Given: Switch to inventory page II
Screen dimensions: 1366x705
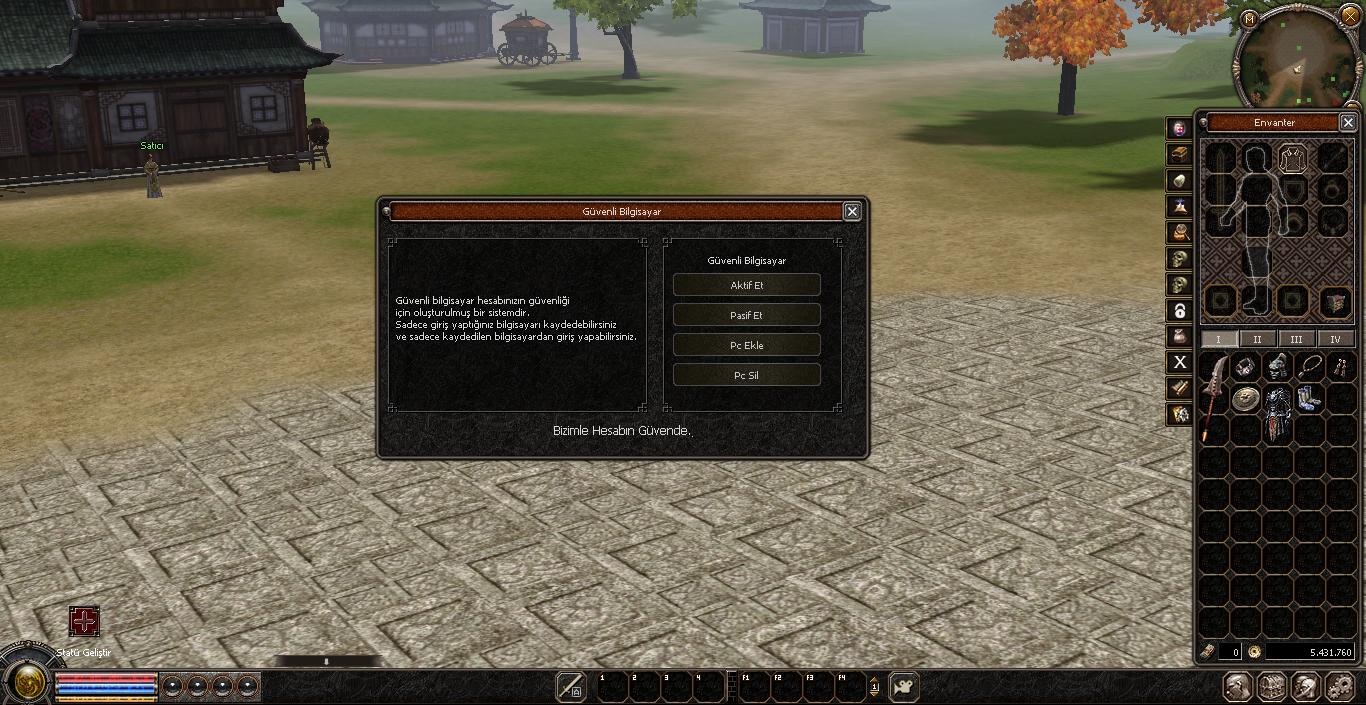Looking at the screenshot, I should point(1257,339).
